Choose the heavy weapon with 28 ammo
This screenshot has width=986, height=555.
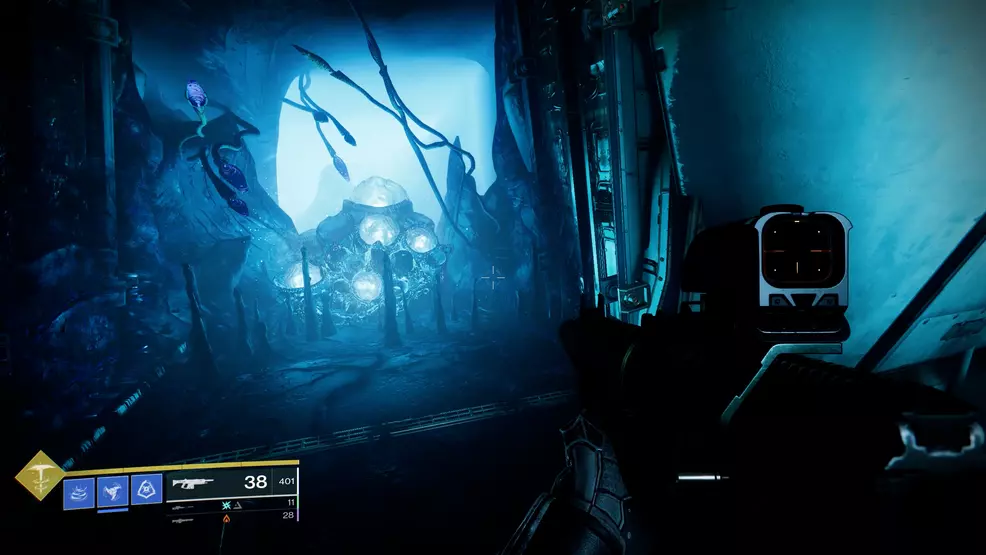(x=183, y=521)
